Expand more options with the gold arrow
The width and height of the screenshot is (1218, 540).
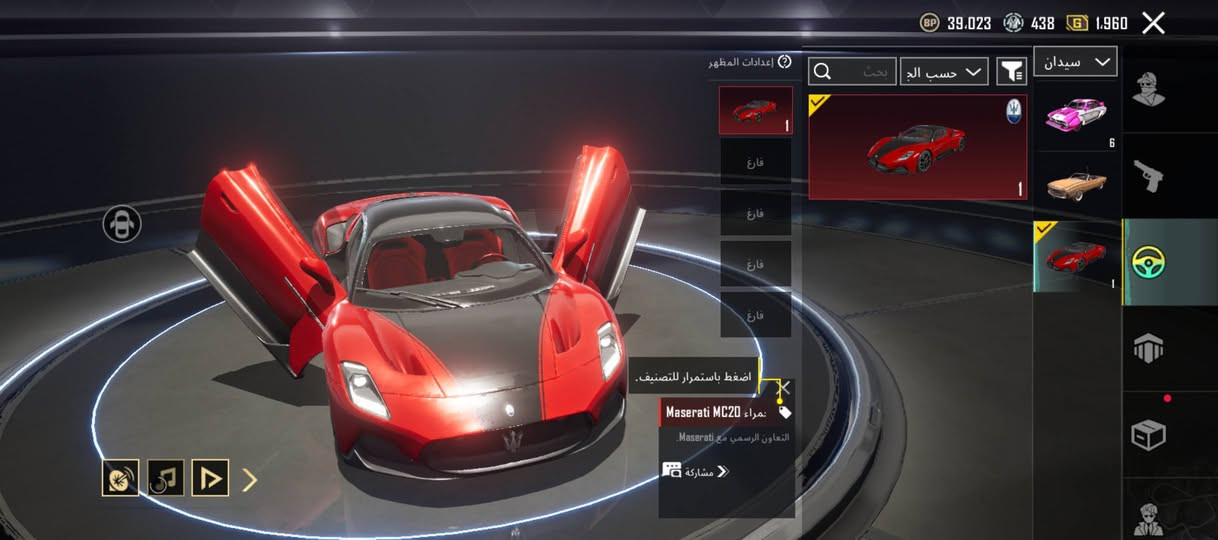click(x=250, y=480)
